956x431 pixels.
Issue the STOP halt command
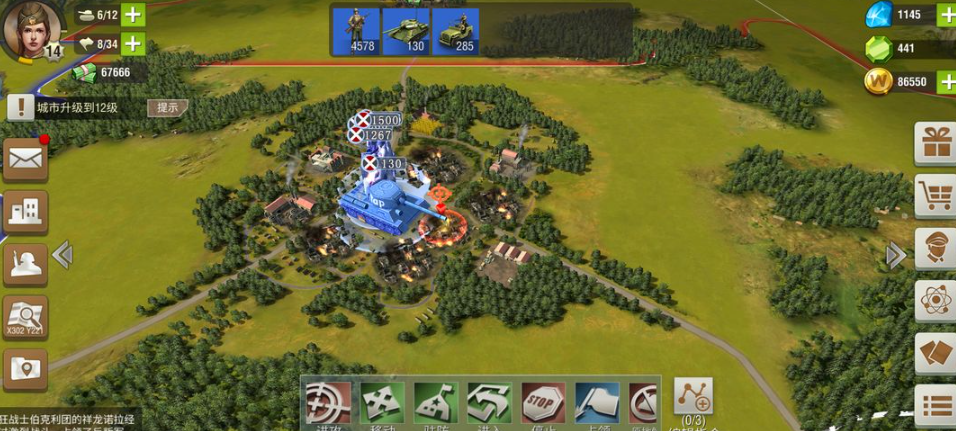[x=543, y=403]
